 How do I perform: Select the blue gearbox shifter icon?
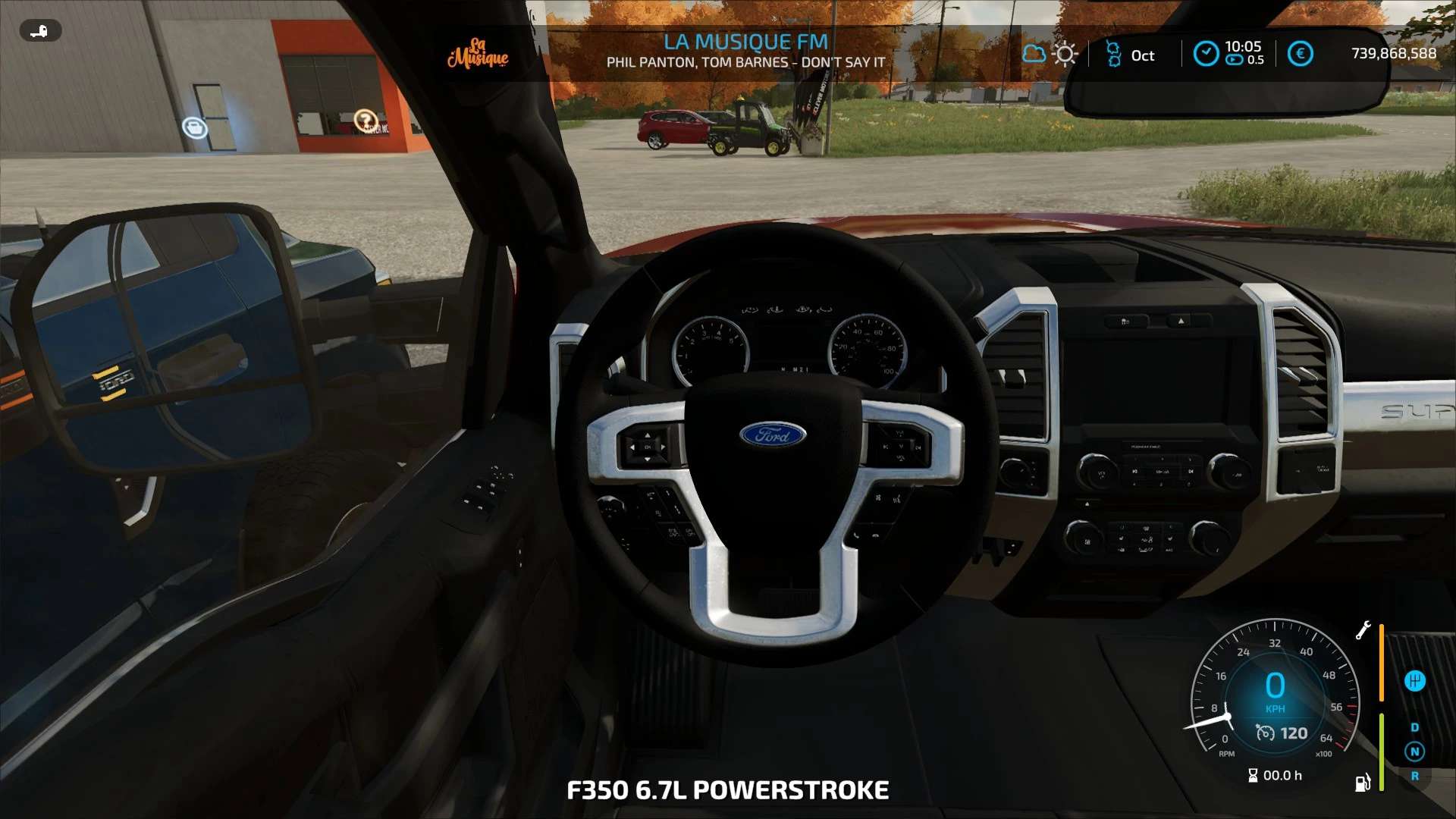(x=1414, y=681)
